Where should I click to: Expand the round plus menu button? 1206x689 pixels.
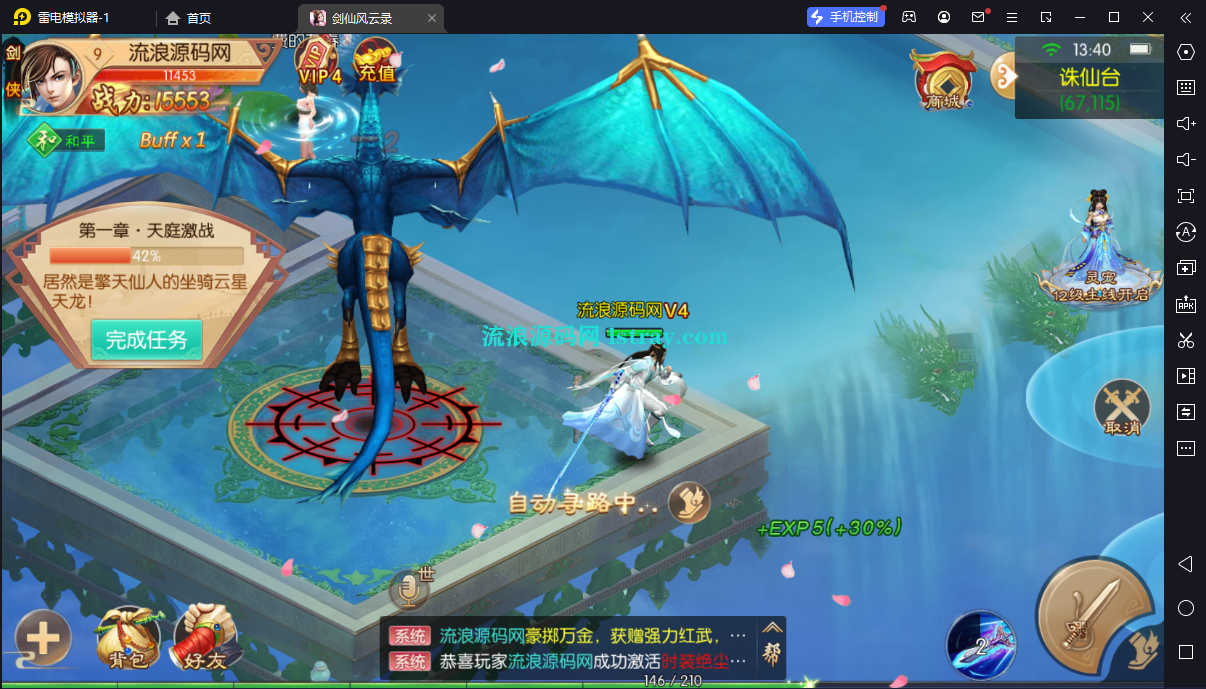click(x=42, y=637)
